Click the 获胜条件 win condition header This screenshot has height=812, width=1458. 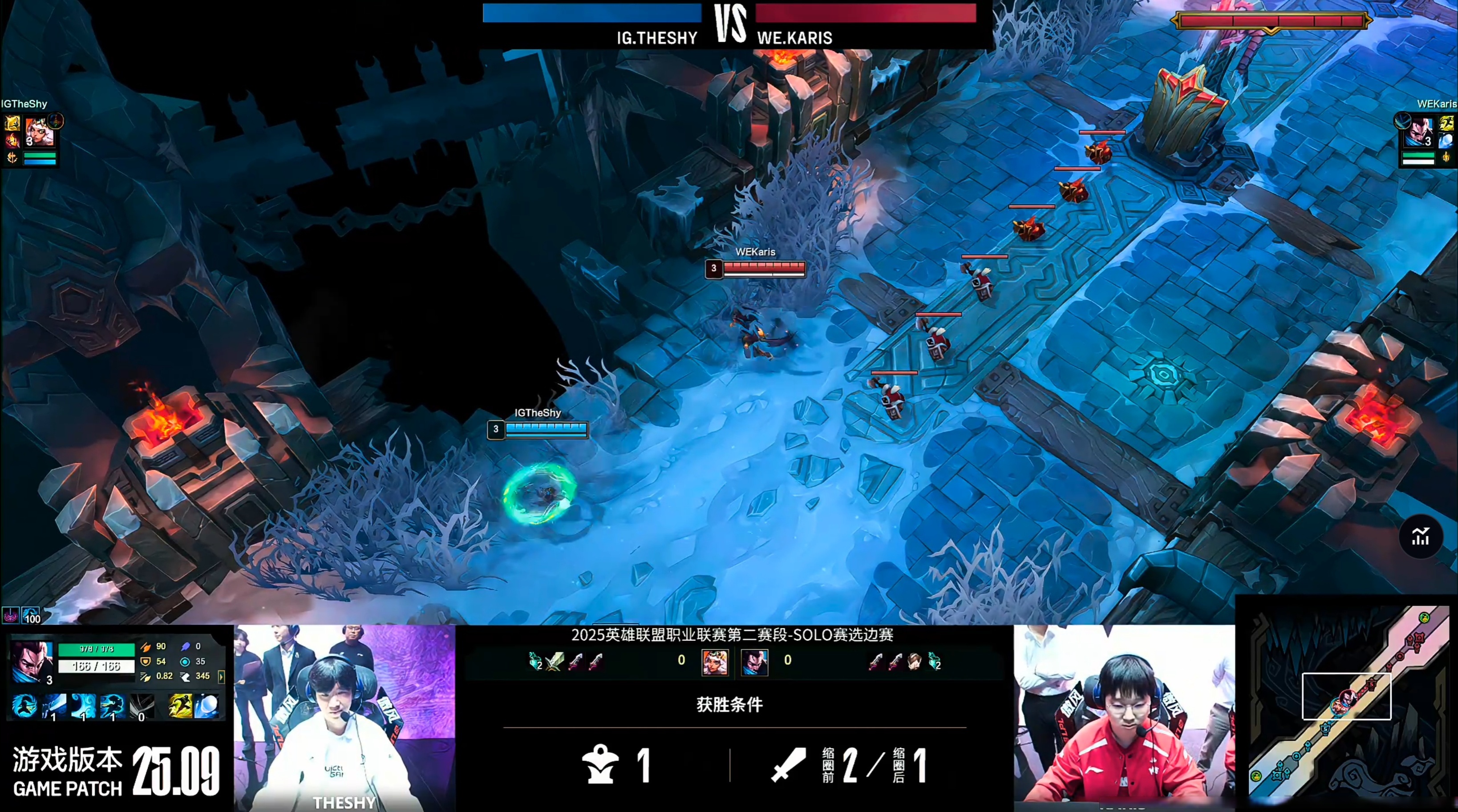point(729,705)
